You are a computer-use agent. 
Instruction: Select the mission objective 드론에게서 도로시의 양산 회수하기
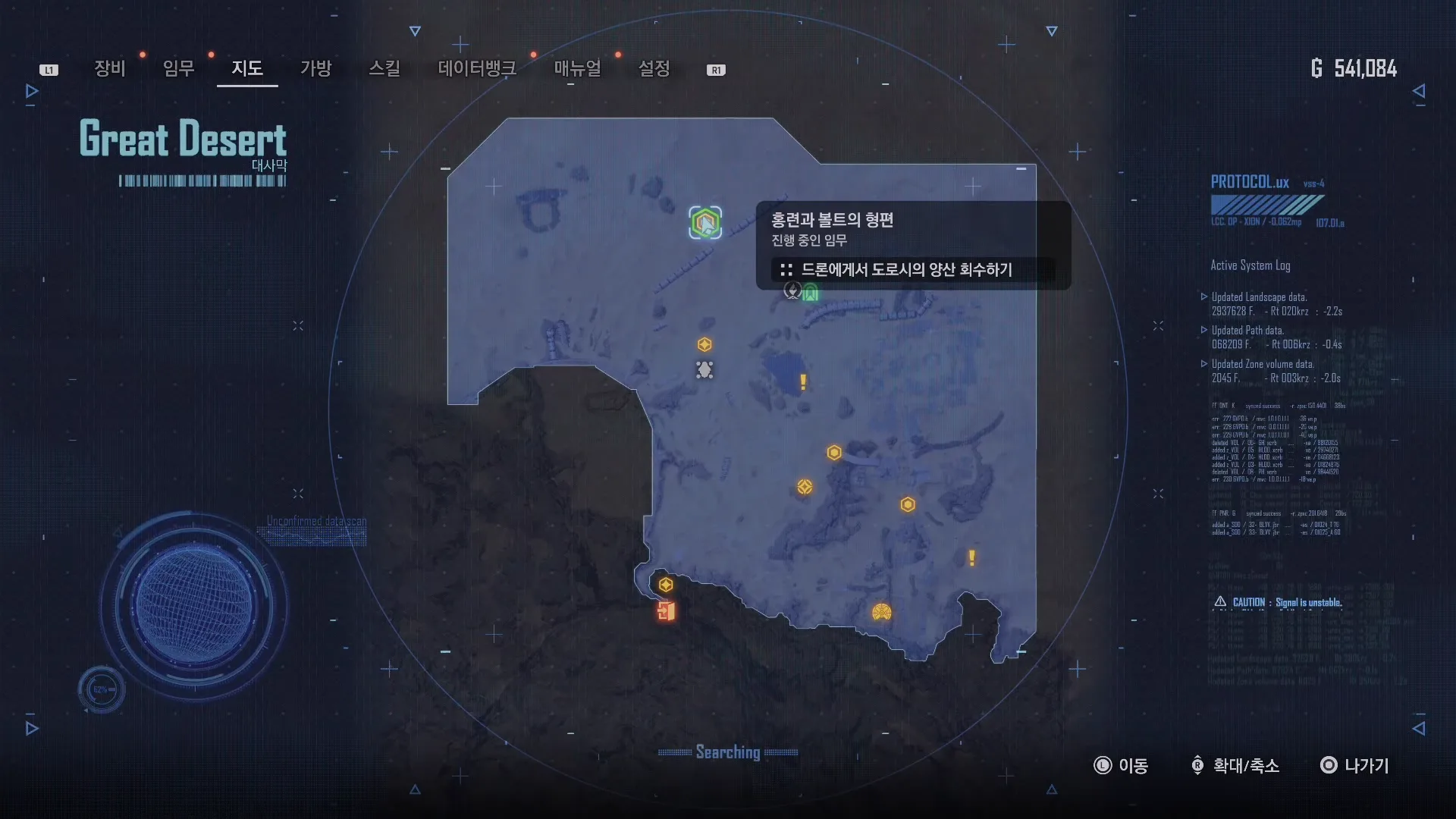[x=906, y=270]
